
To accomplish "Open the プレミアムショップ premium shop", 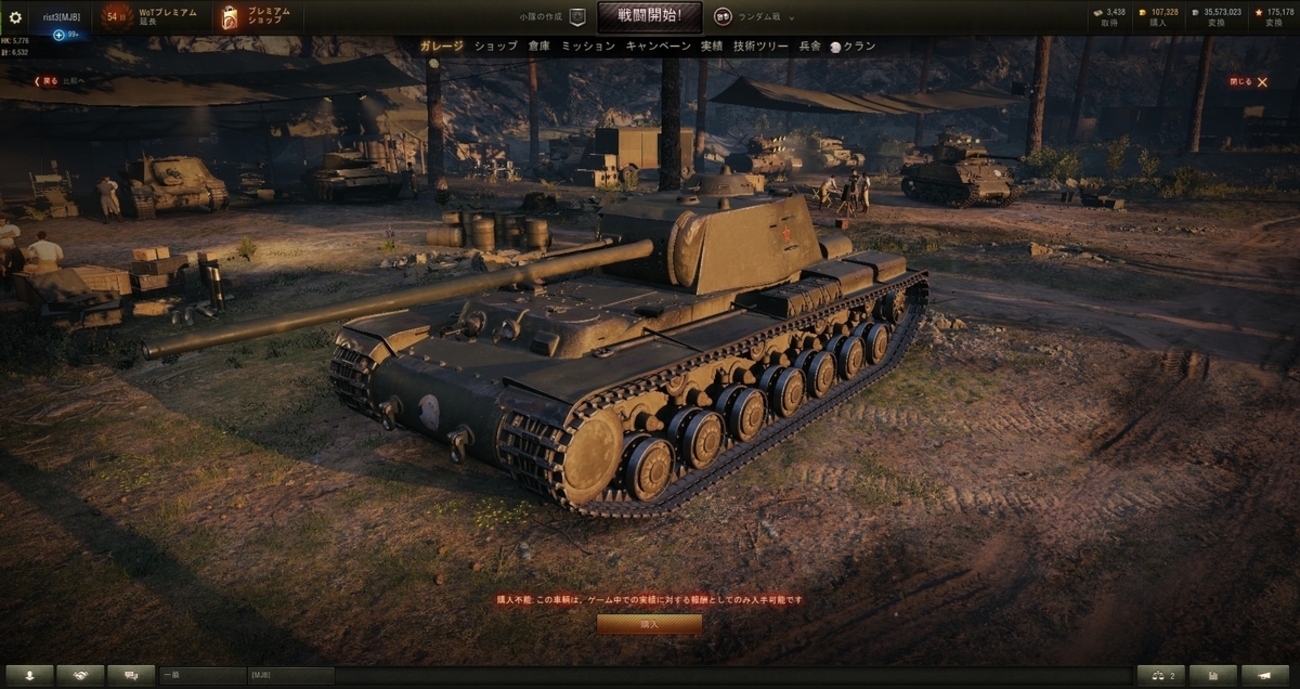I will click(x=257, y=17).
